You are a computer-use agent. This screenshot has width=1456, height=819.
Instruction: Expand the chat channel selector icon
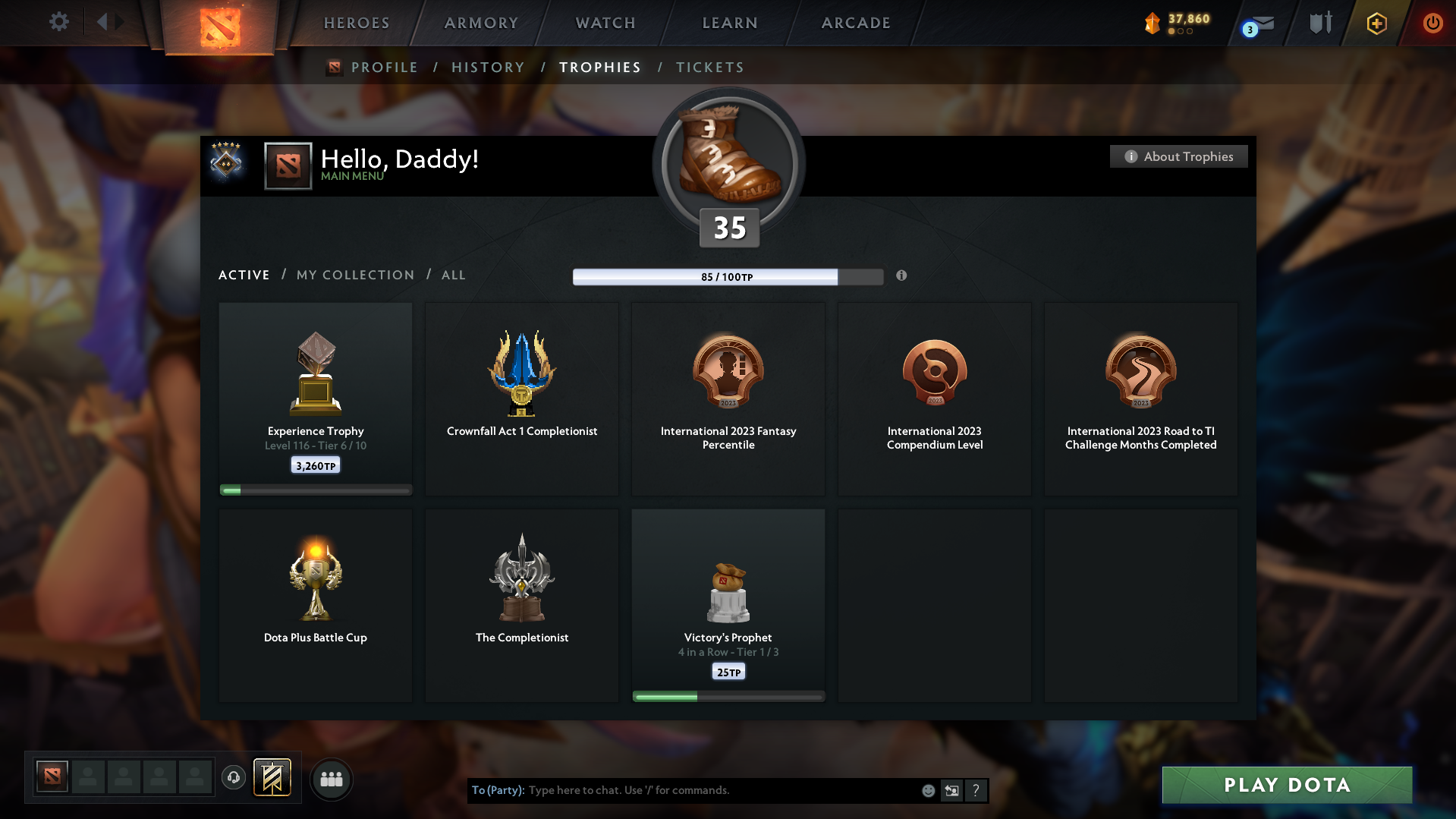pos(951,790)
